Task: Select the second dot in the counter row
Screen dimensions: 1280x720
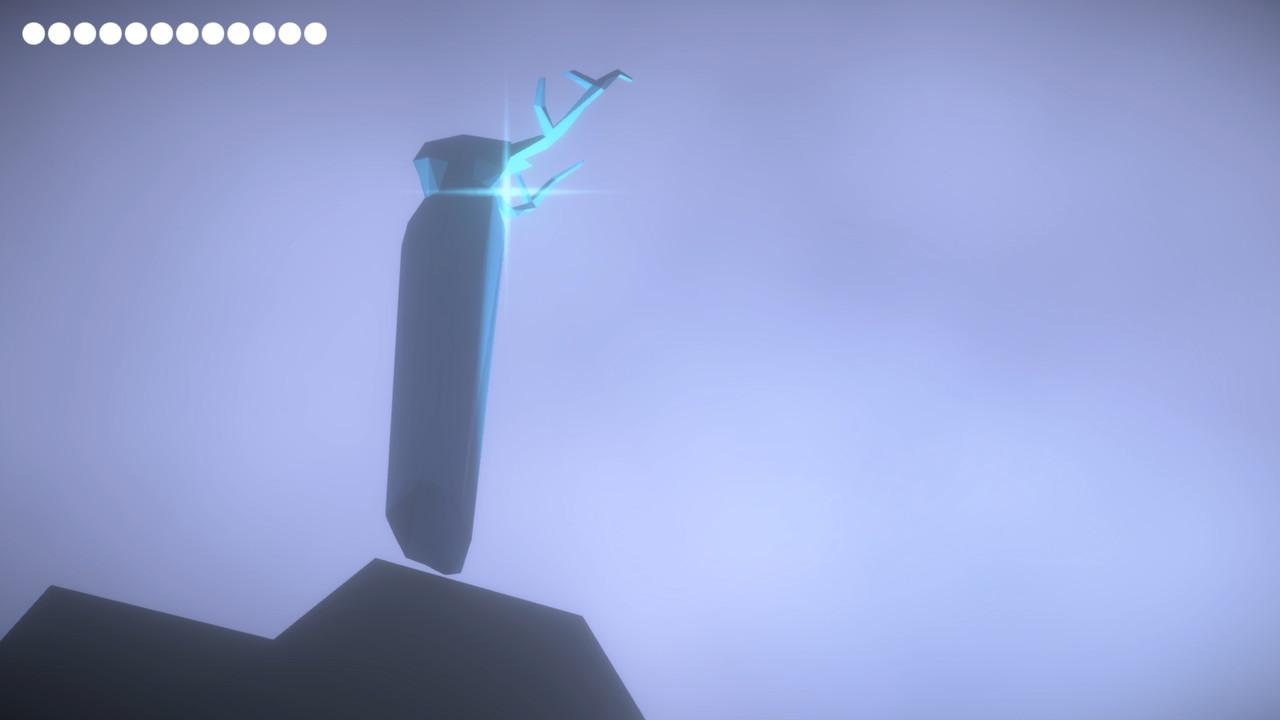Action: pos(57,33)
